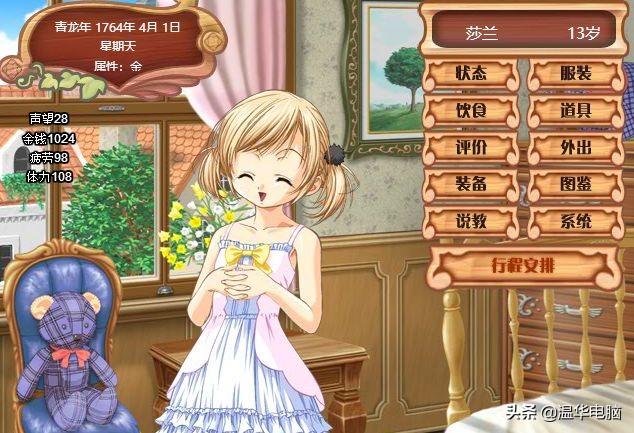634x433 pixels.
Task: Open the 状态 status menu
Action: (471, 75)
